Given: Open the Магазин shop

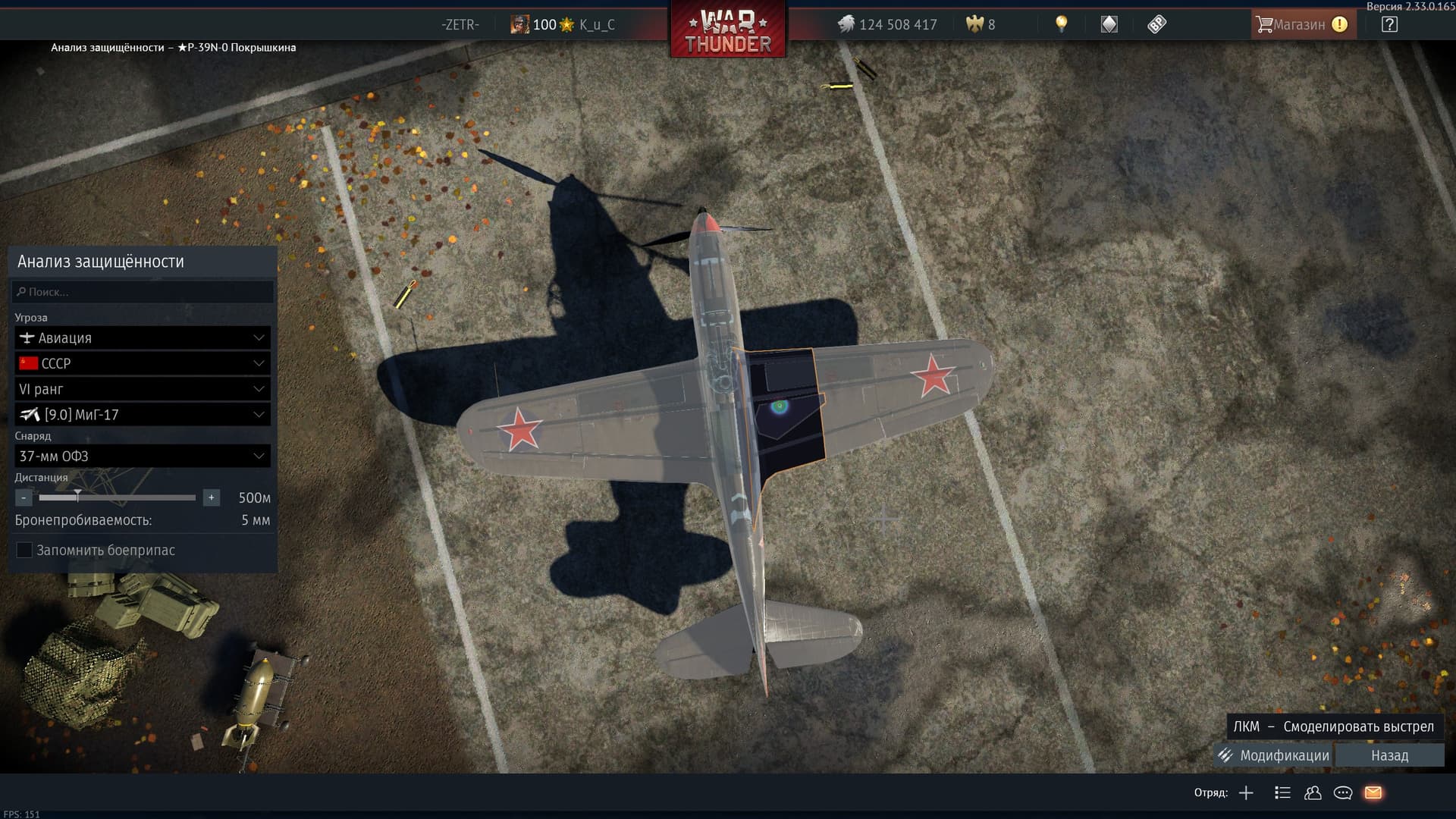Looking at the screenshot, I should click(x=1299, y=24).
